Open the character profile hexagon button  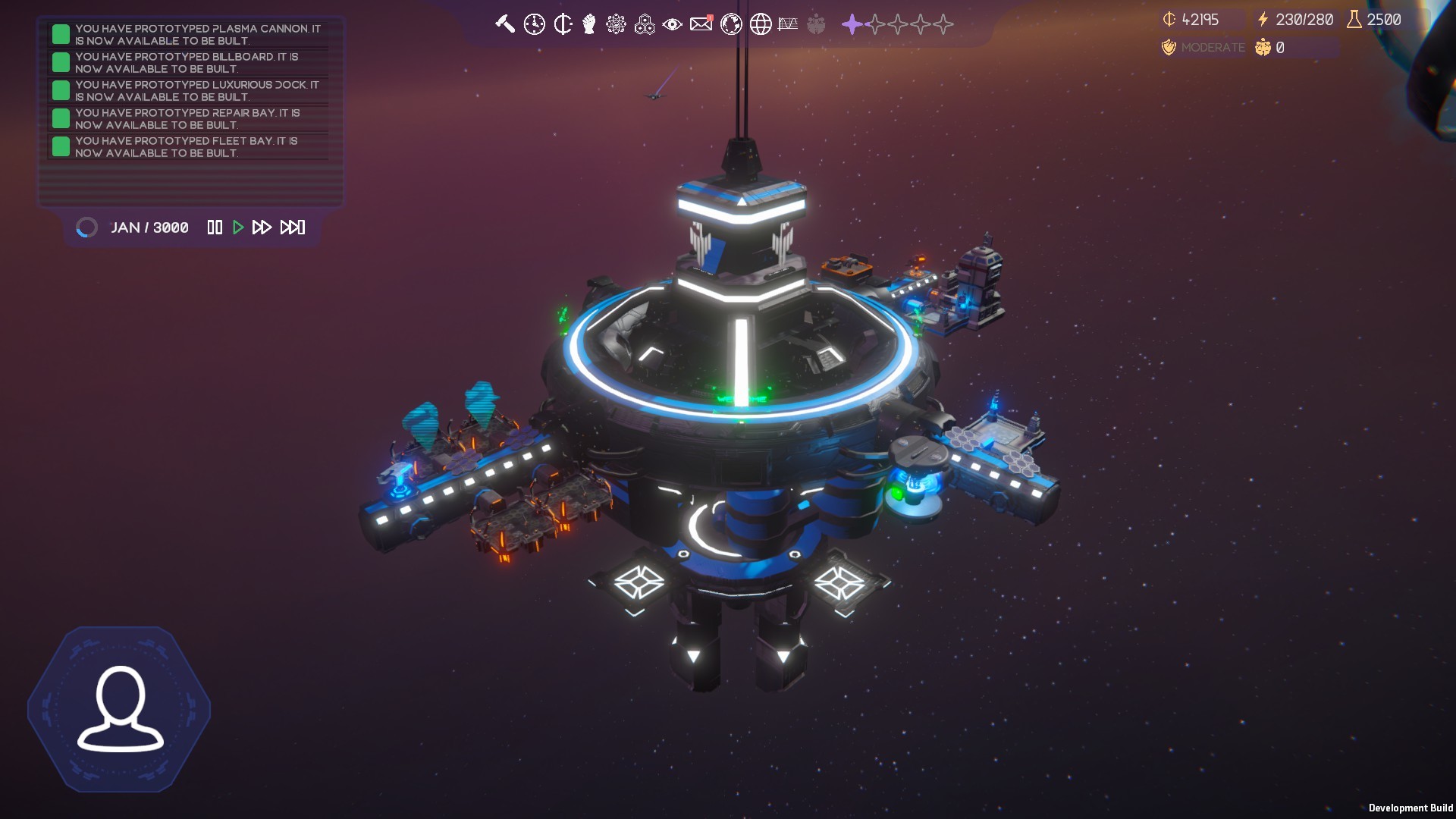tap(120, 709)
